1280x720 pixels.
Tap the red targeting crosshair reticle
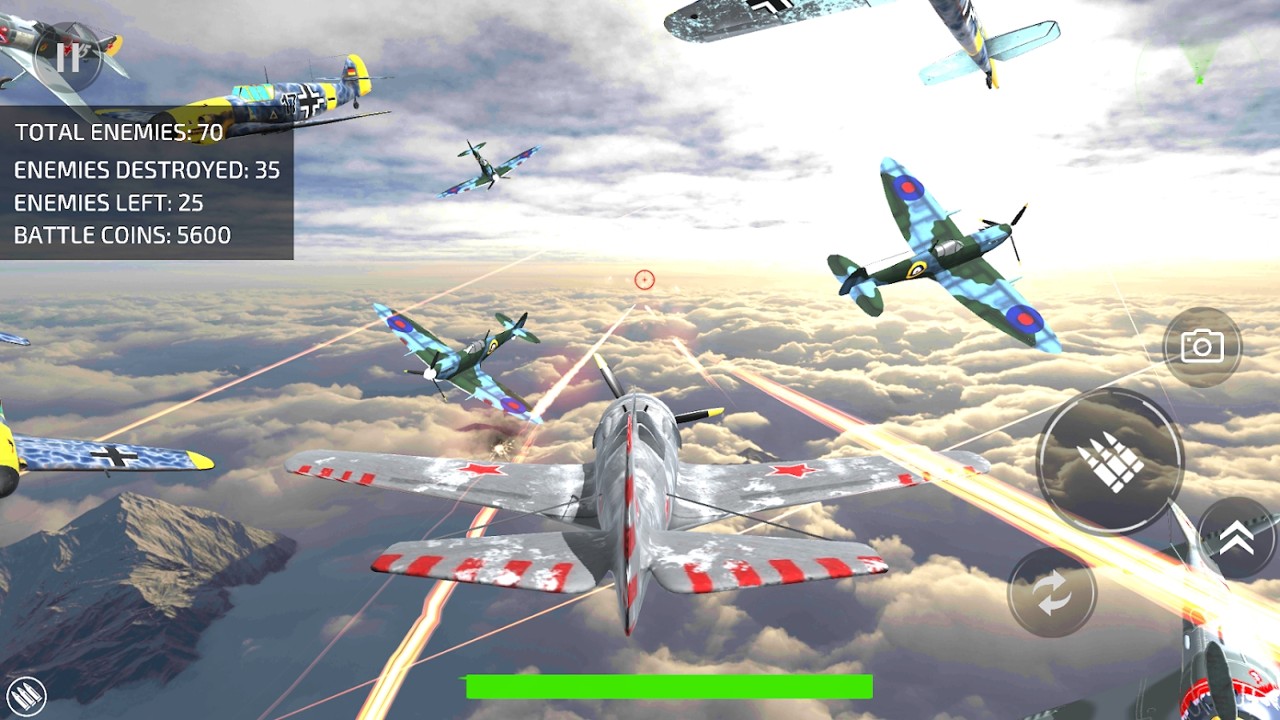[644, 281]
